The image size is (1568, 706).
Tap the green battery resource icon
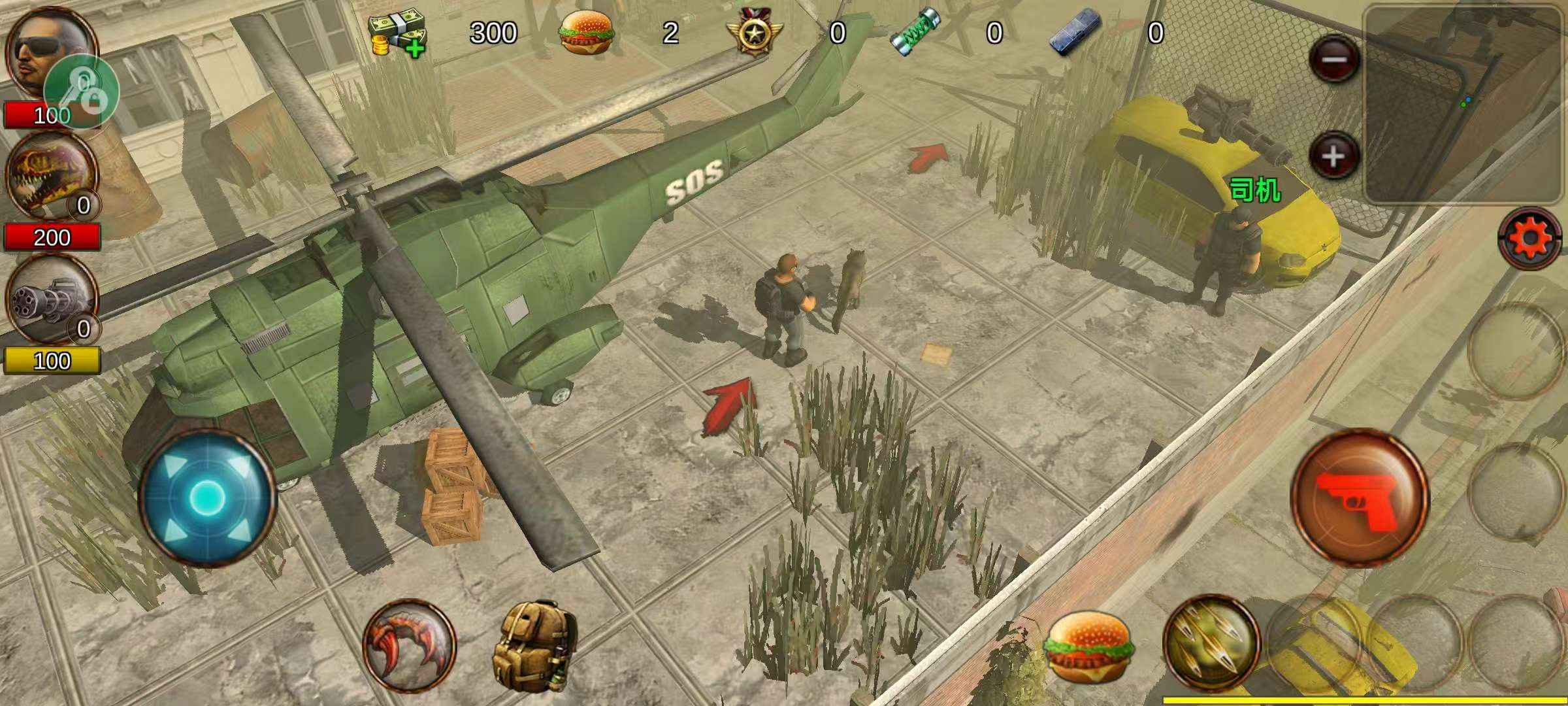[915, 33]
